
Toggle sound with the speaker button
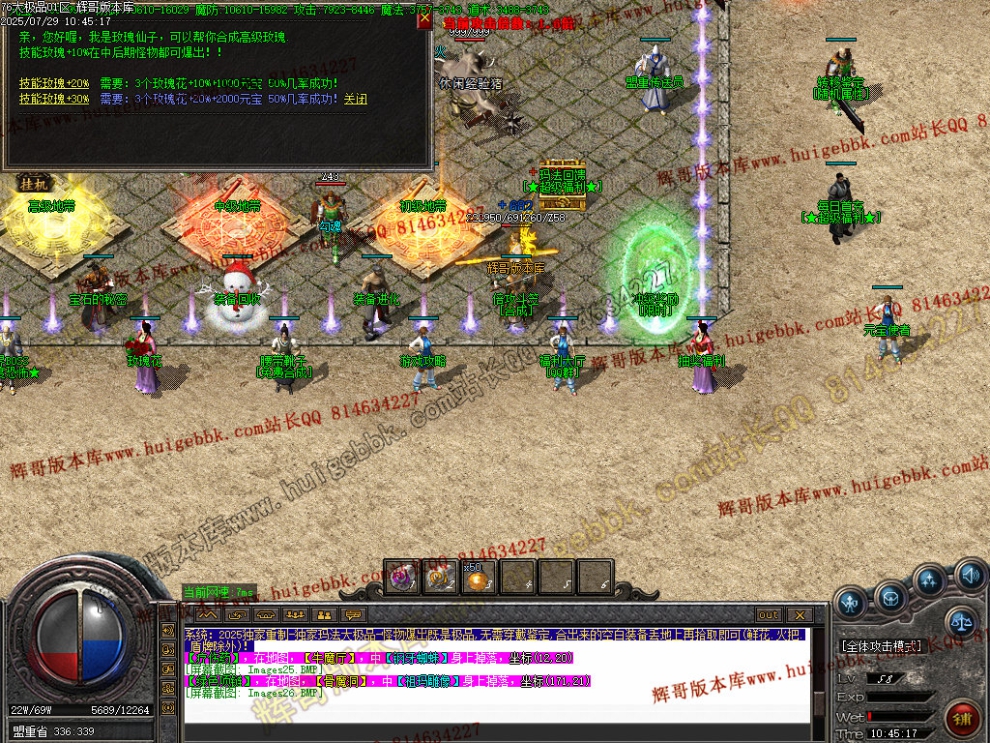[968, 575]
